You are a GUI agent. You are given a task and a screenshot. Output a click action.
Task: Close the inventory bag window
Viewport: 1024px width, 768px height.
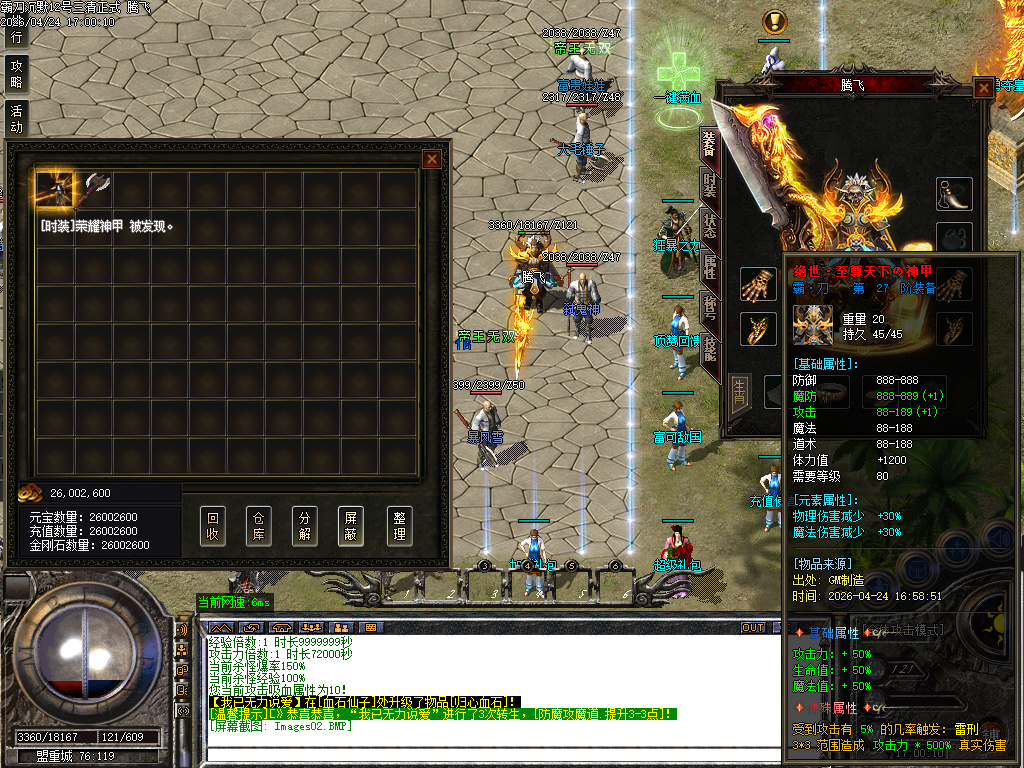[x=432, y=159]
